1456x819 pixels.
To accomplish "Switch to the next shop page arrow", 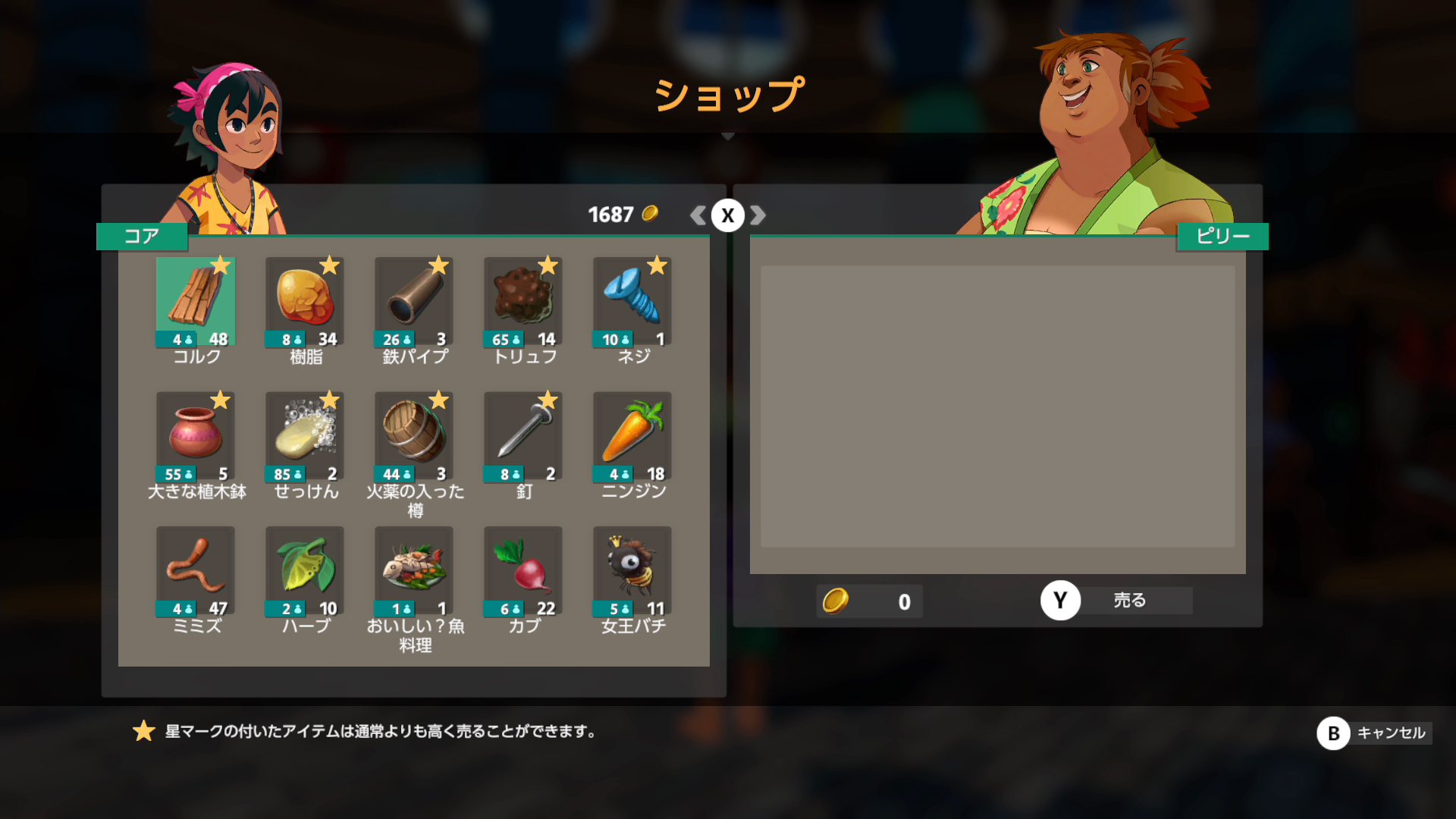I will pyautogui.click(x=758, y=215).
